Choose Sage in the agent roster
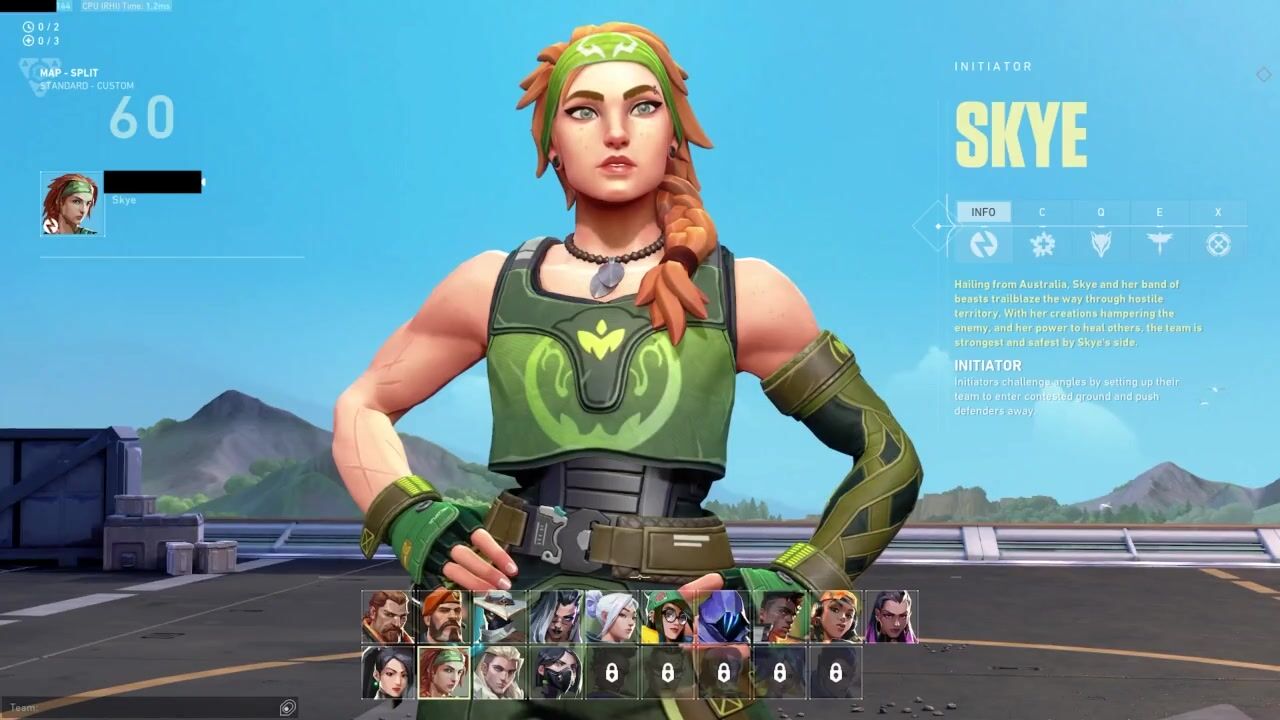The width and height of the screenshot is (1280, 720). pyautogui.click(x=387, y=673)
